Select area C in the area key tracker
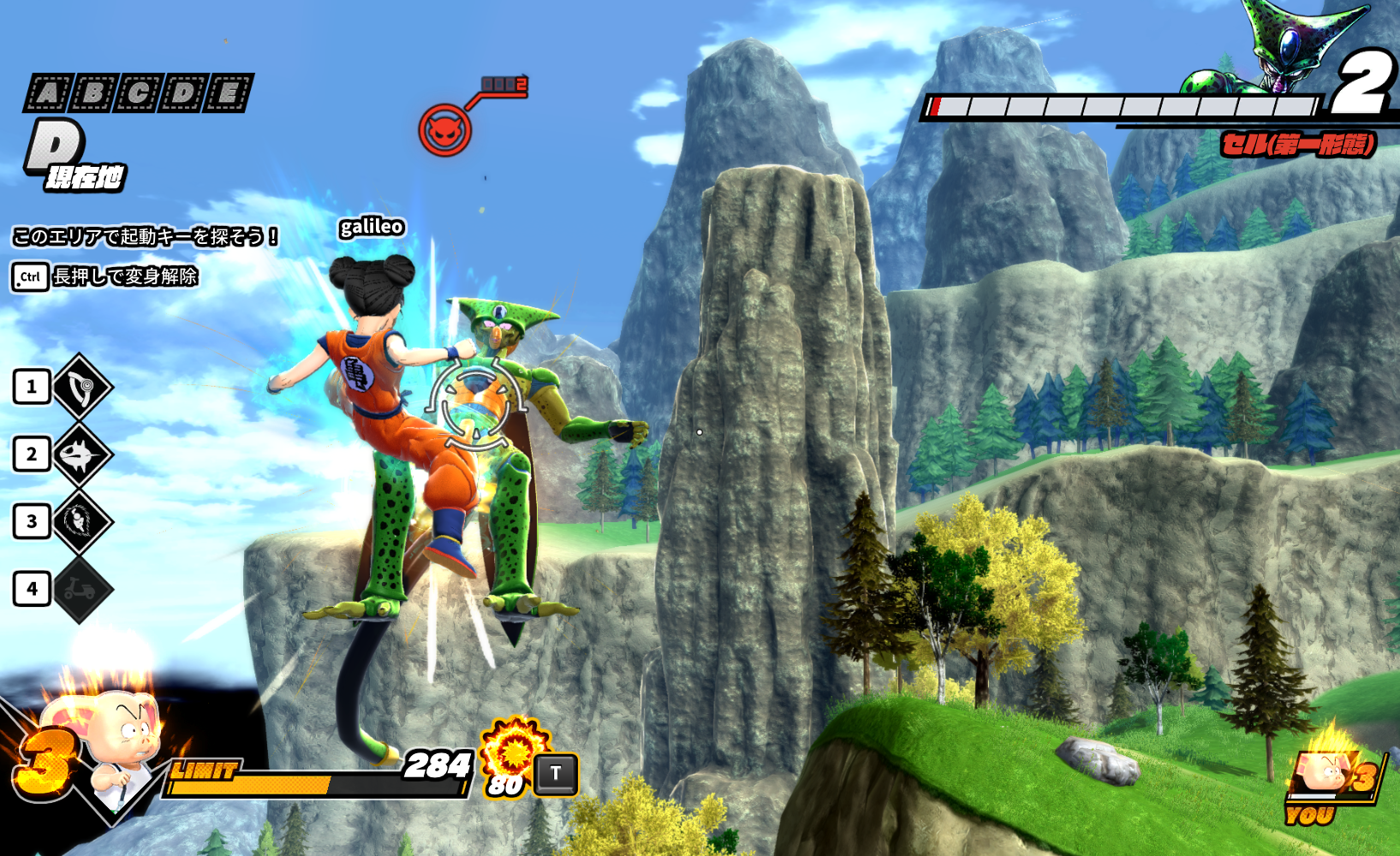This screenshot has height=856, width=1400. (138, 92)
